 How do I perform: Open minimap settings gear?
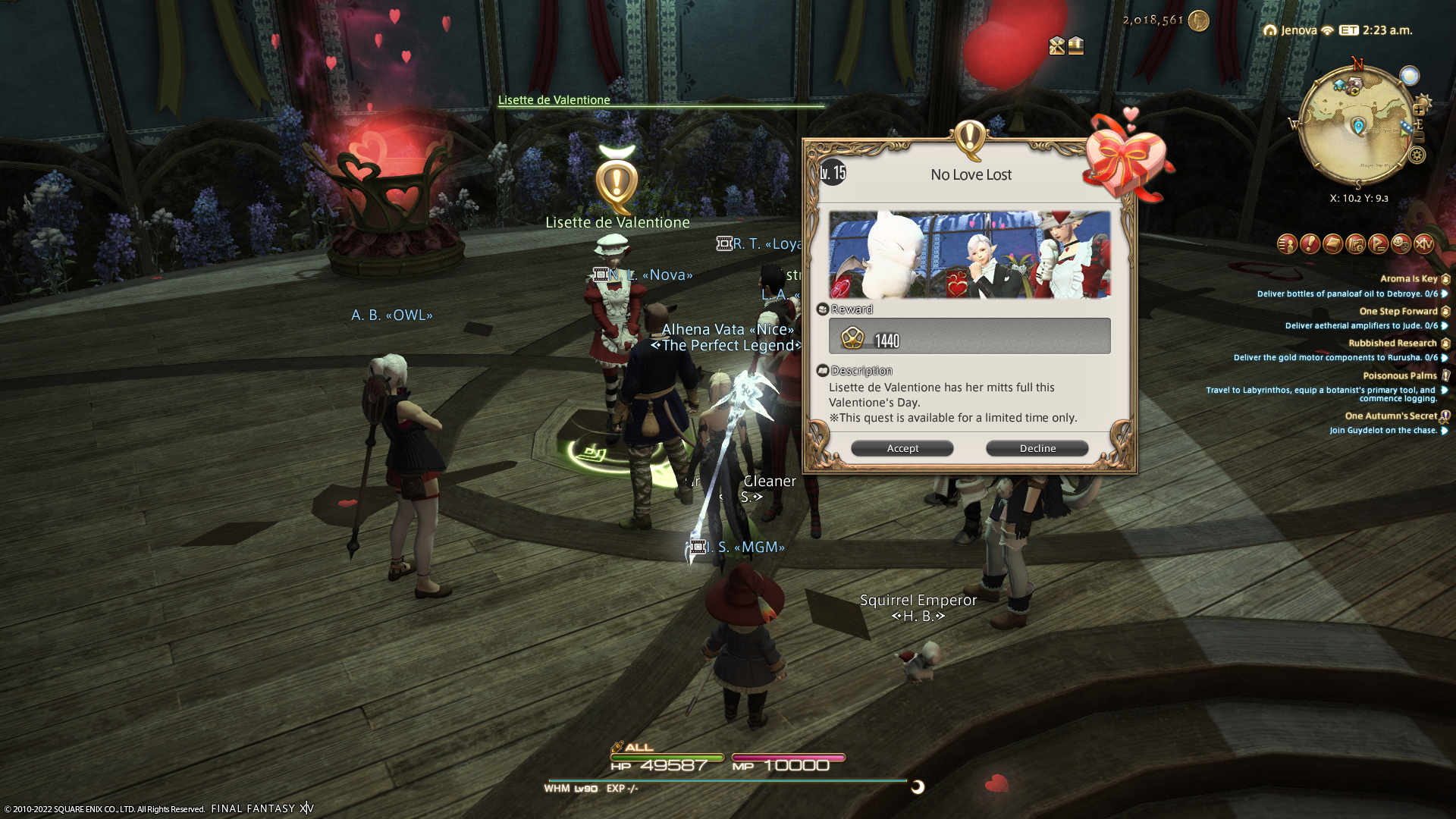click(x=1417, y=155)
